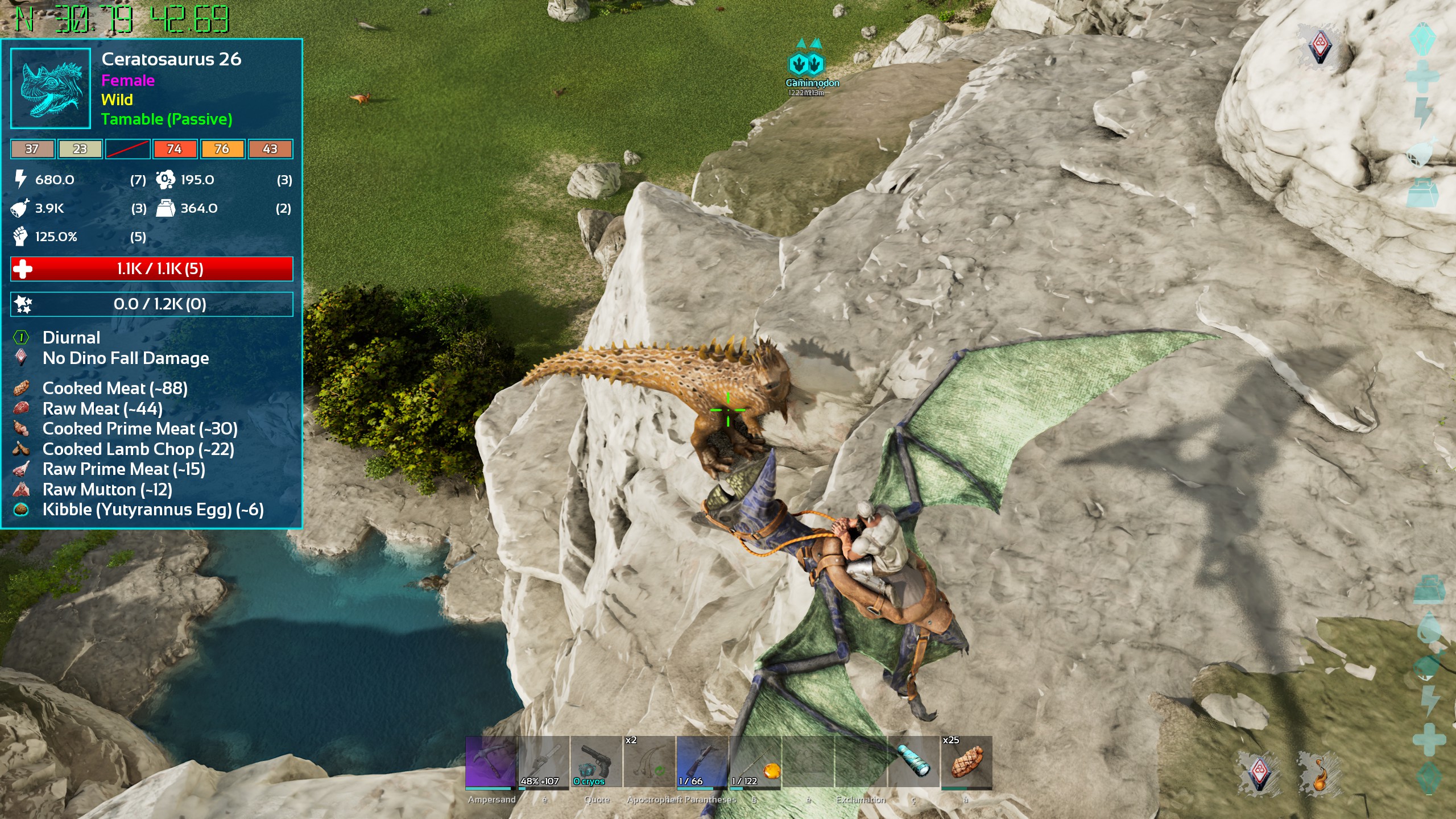Click the No Dino Fall Damage entry
This screenshot has width=1456, height=819.
point(125,358)
